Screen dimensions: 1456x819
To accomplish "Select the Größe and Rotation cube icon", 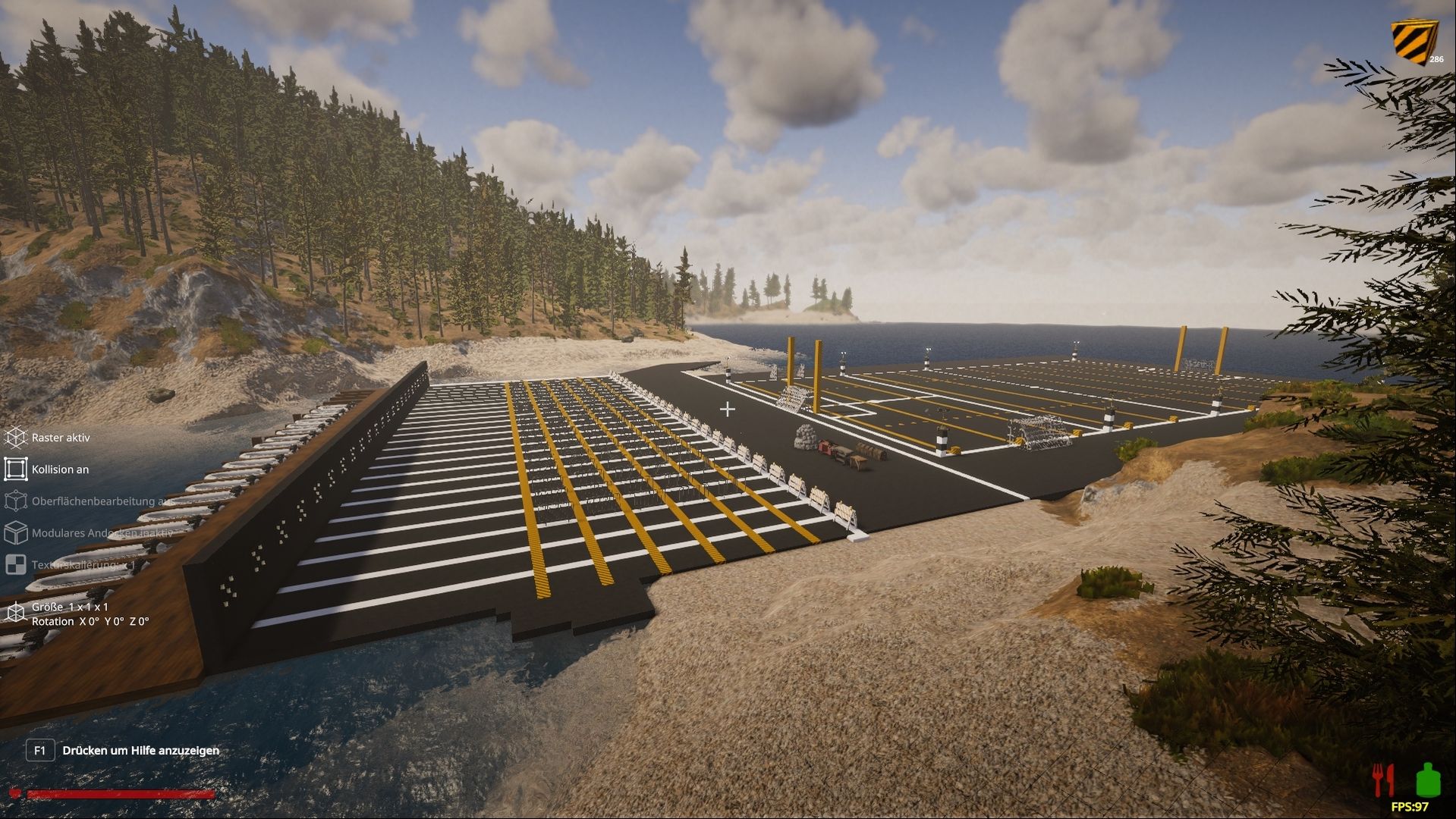I will (x=16, y=613).
